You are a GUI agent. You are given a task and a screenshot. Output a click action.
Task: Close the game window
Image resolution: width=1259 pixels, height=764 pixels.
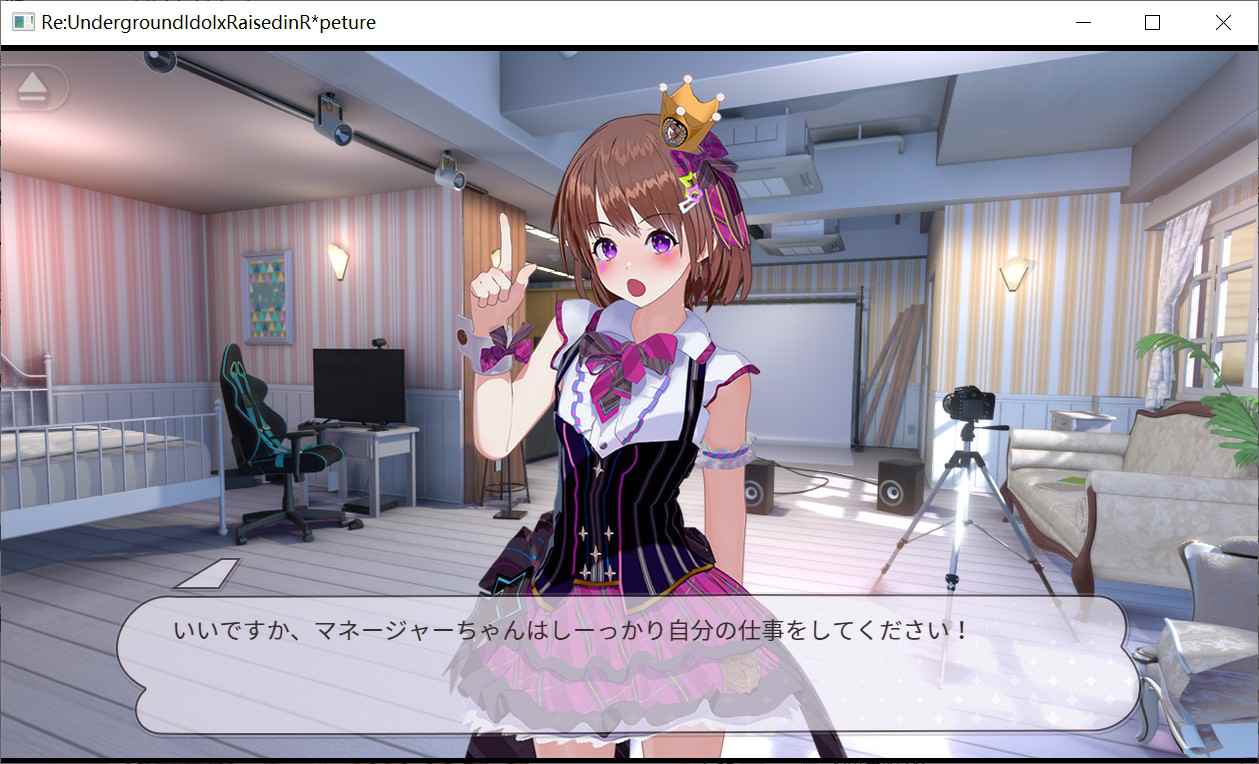tap(1223, 22)
